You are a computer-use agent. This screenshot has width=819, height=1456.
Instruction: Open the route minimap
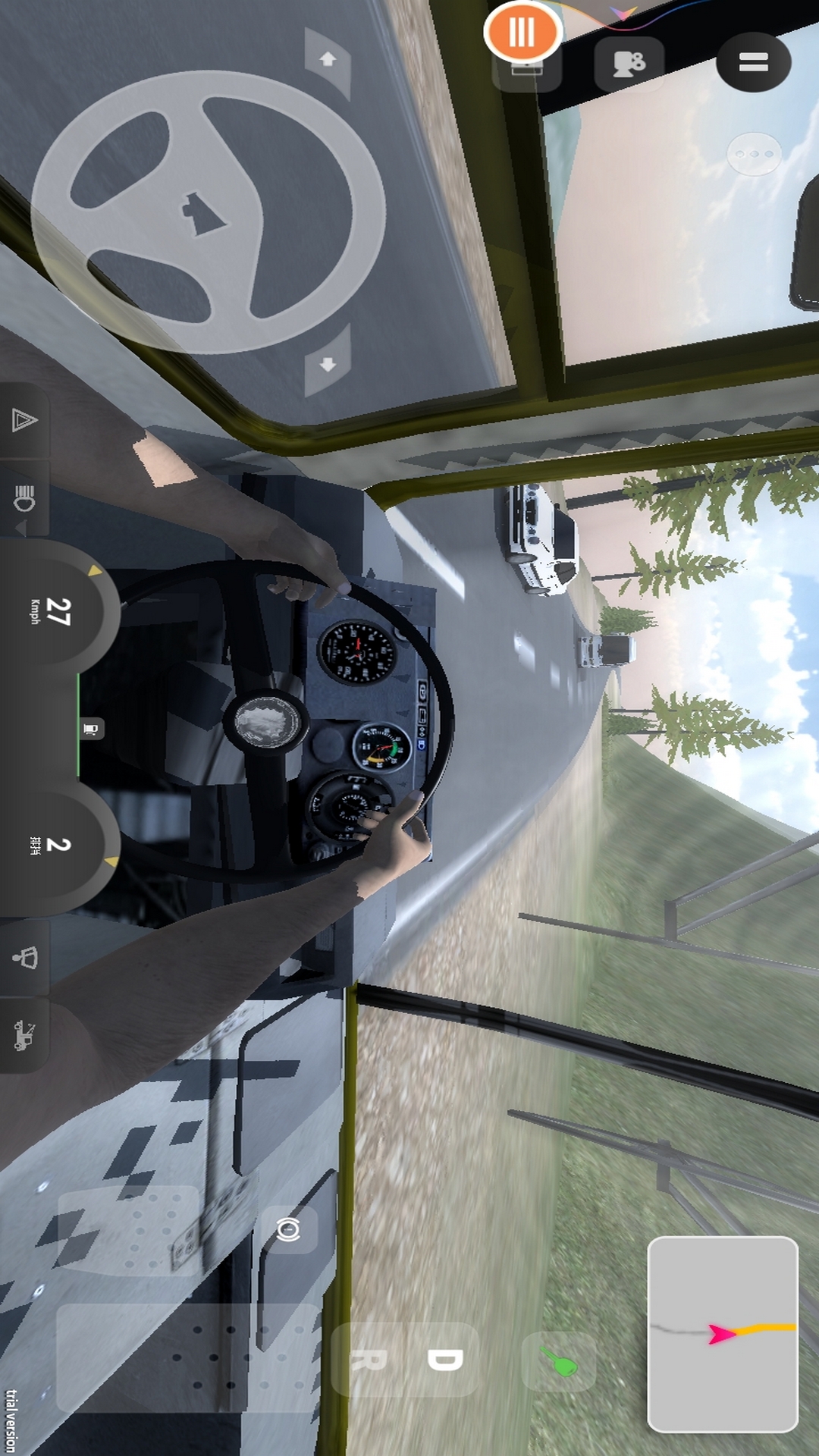pyautogui.click(x=722, y=1334)
